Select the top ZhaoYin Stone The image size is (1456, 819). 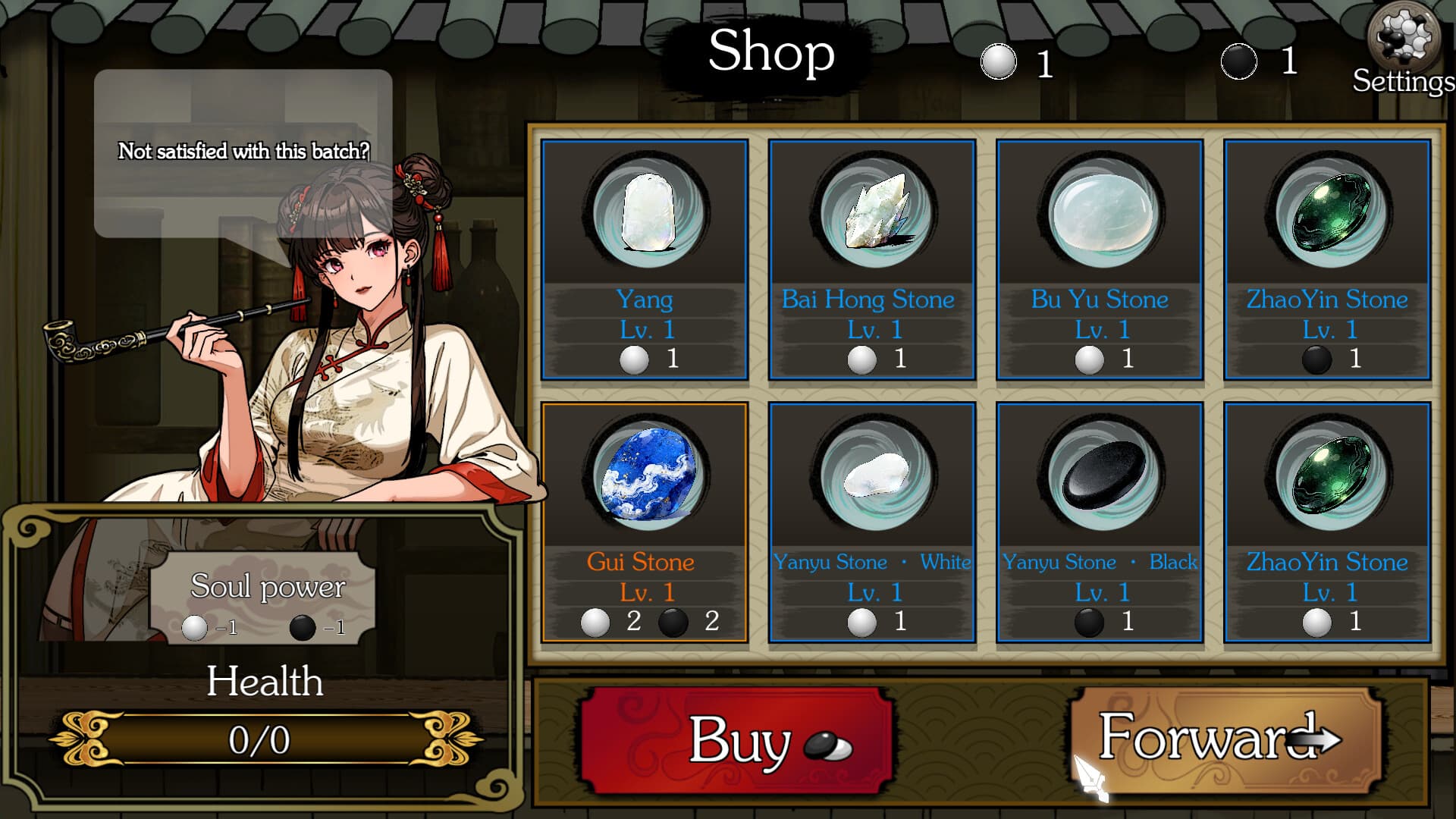[x=1326, y=258]
